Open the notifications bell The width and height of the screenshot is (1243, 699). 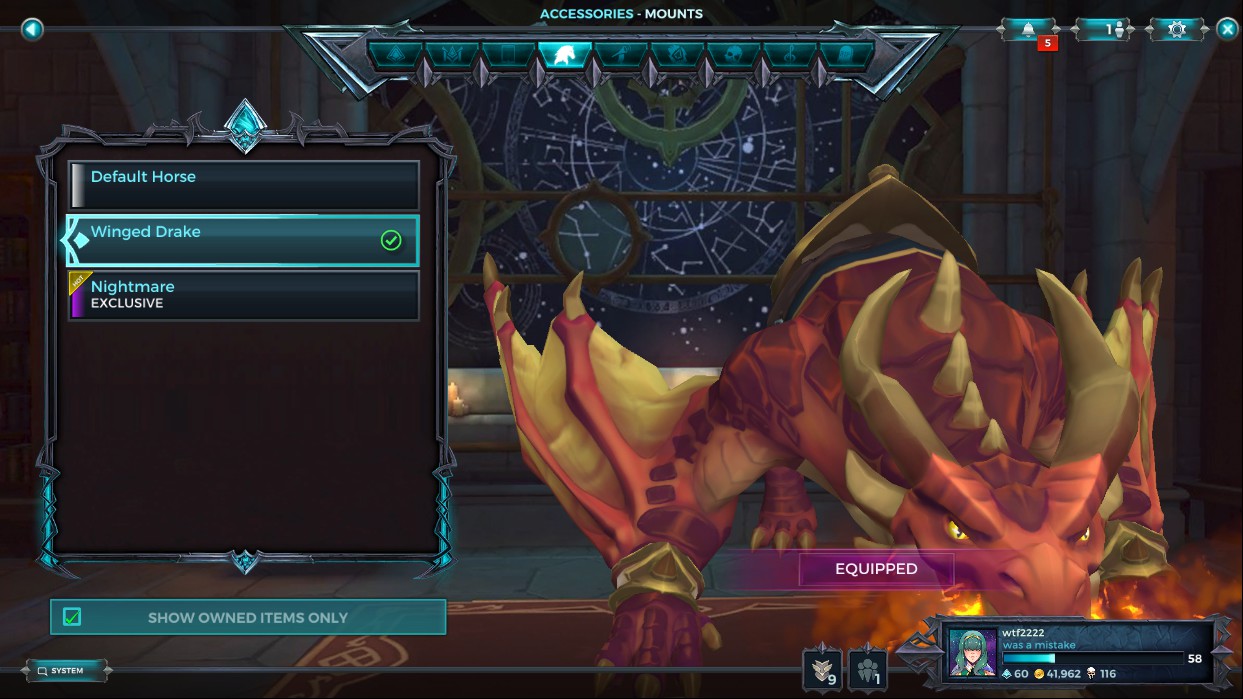pyautogui.click(x=1029, y=29)
